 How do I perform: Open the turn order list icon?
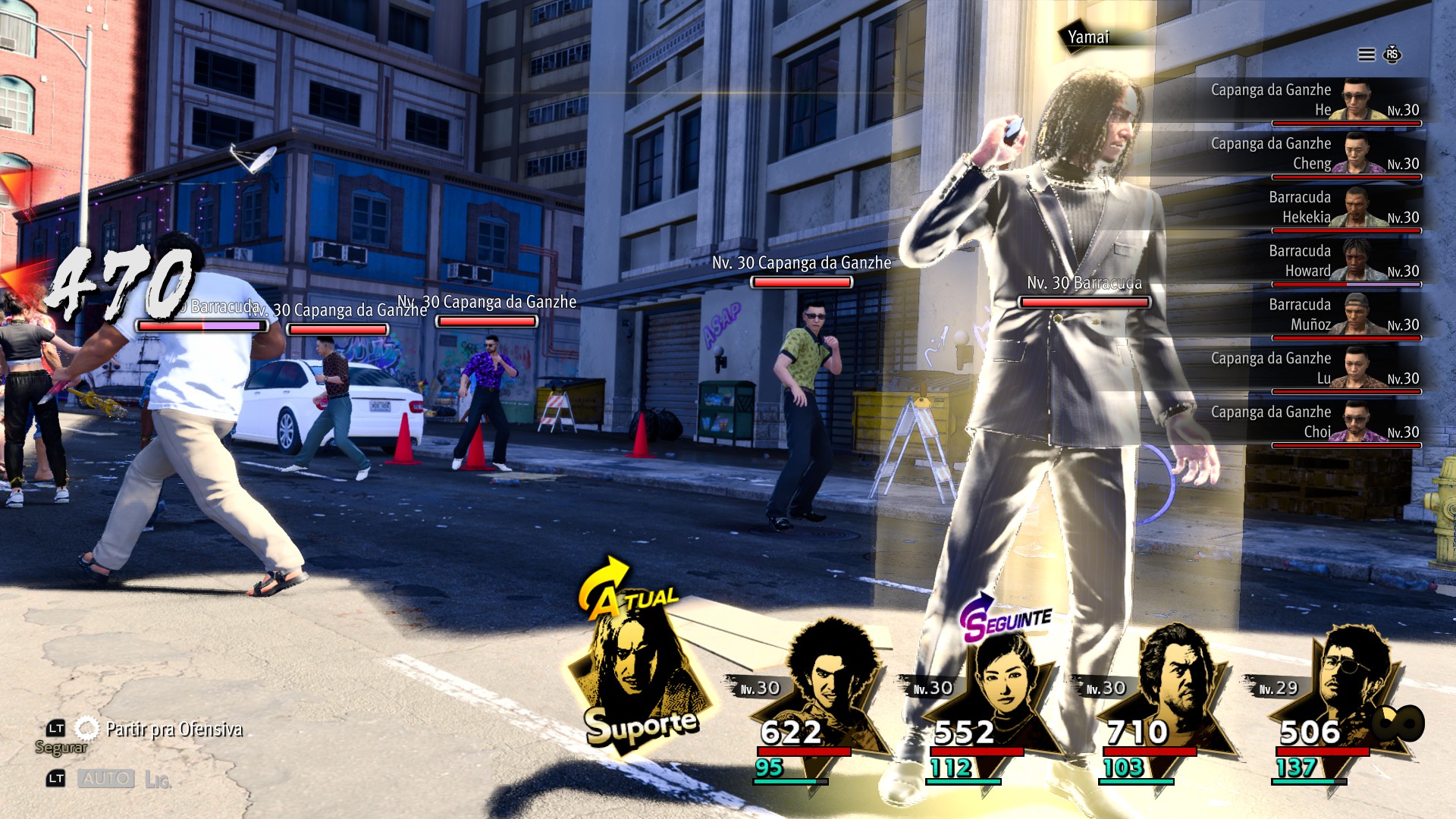point(1367,55)
